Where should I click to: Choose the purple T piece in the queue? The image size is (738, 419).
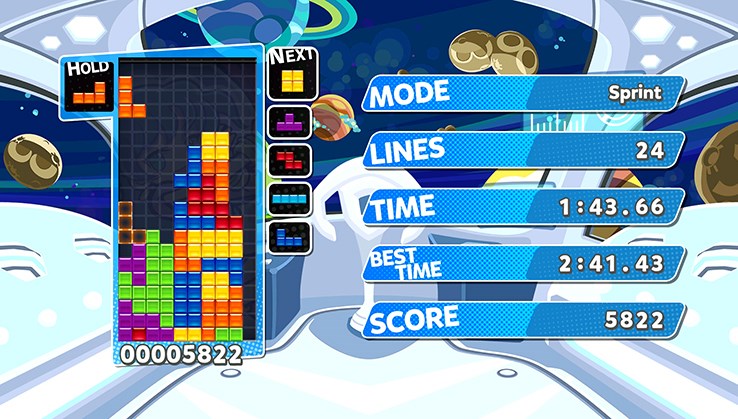coord(290,124)
